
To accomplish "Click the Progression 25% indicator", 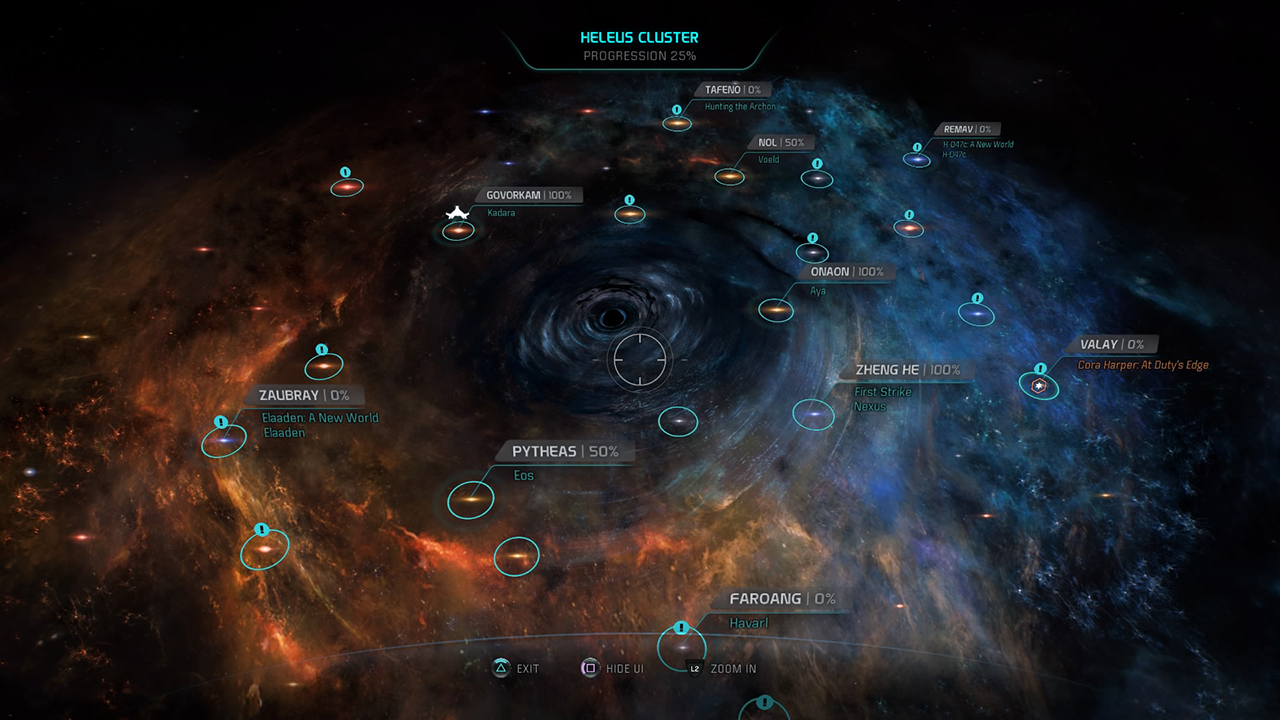I will click(x=640, y=55).
